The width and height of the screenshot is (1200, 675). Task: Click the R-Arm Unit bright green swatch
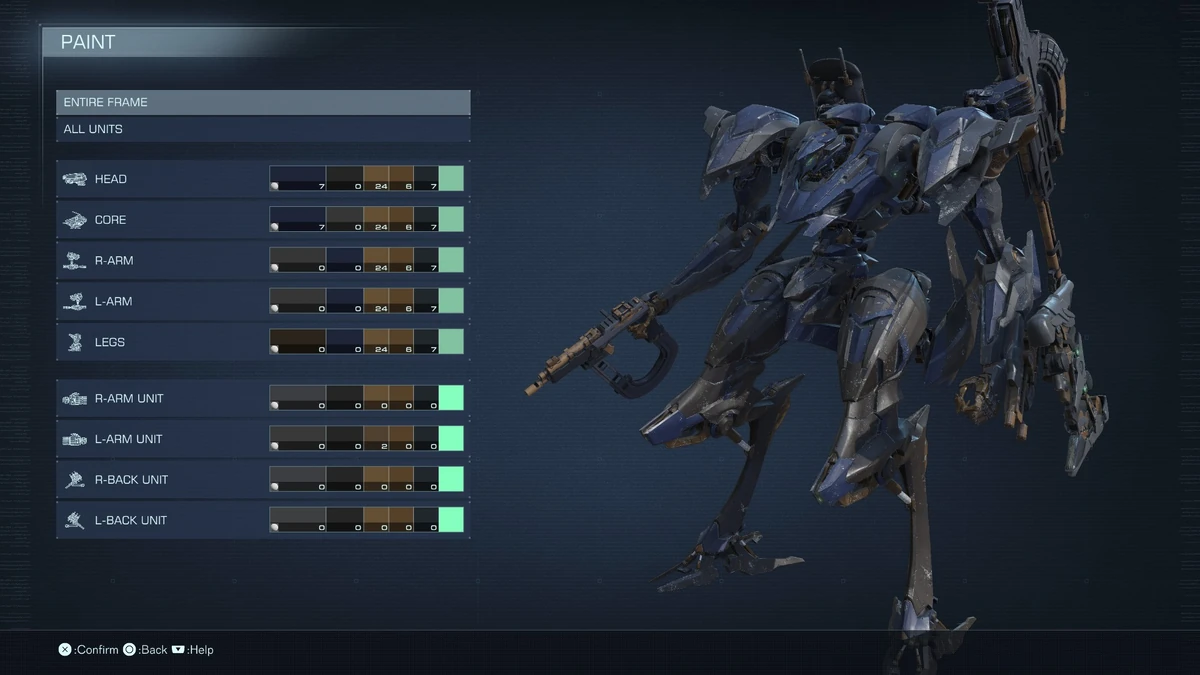pyautogui.click(x=451, y=398)
